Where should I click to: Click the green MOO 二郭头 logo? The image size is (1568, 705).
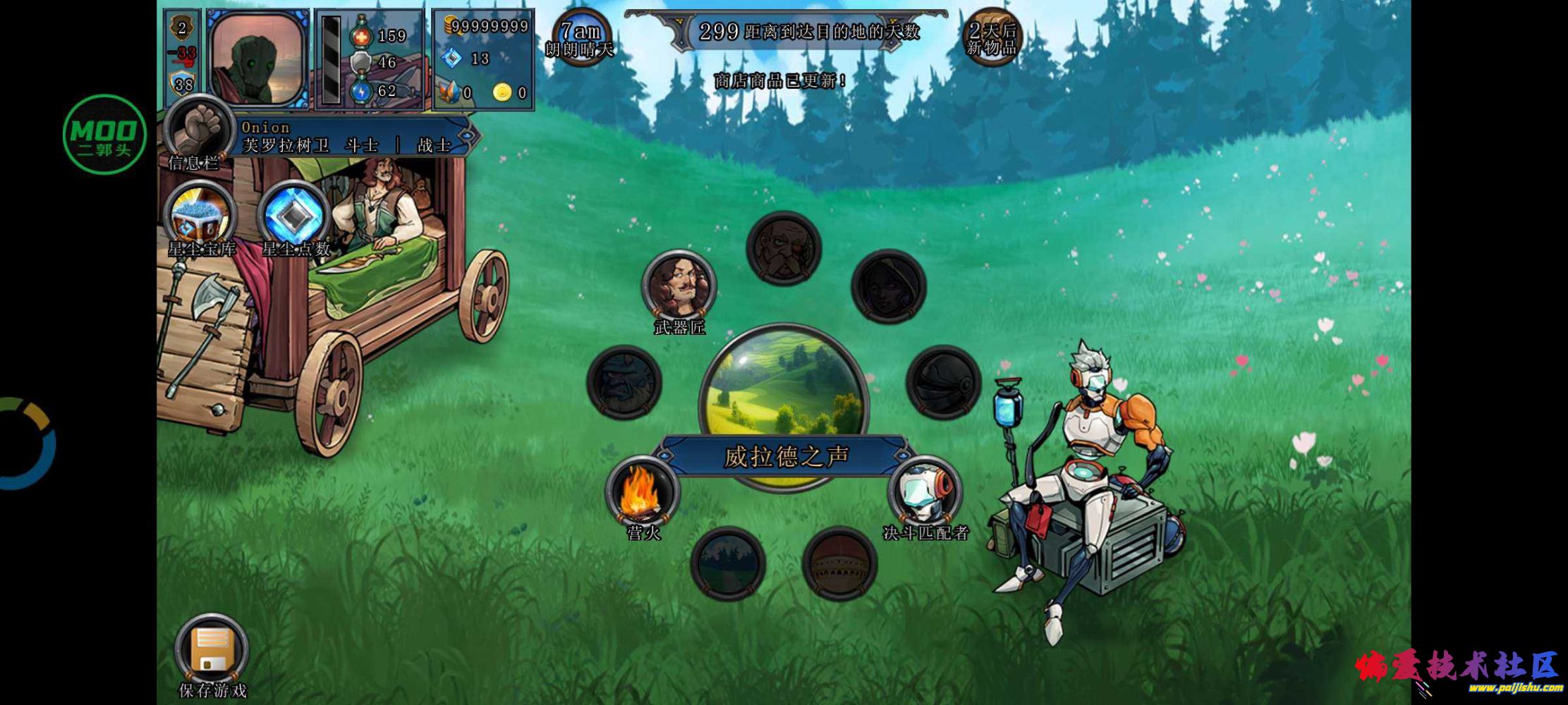(104, 134)
